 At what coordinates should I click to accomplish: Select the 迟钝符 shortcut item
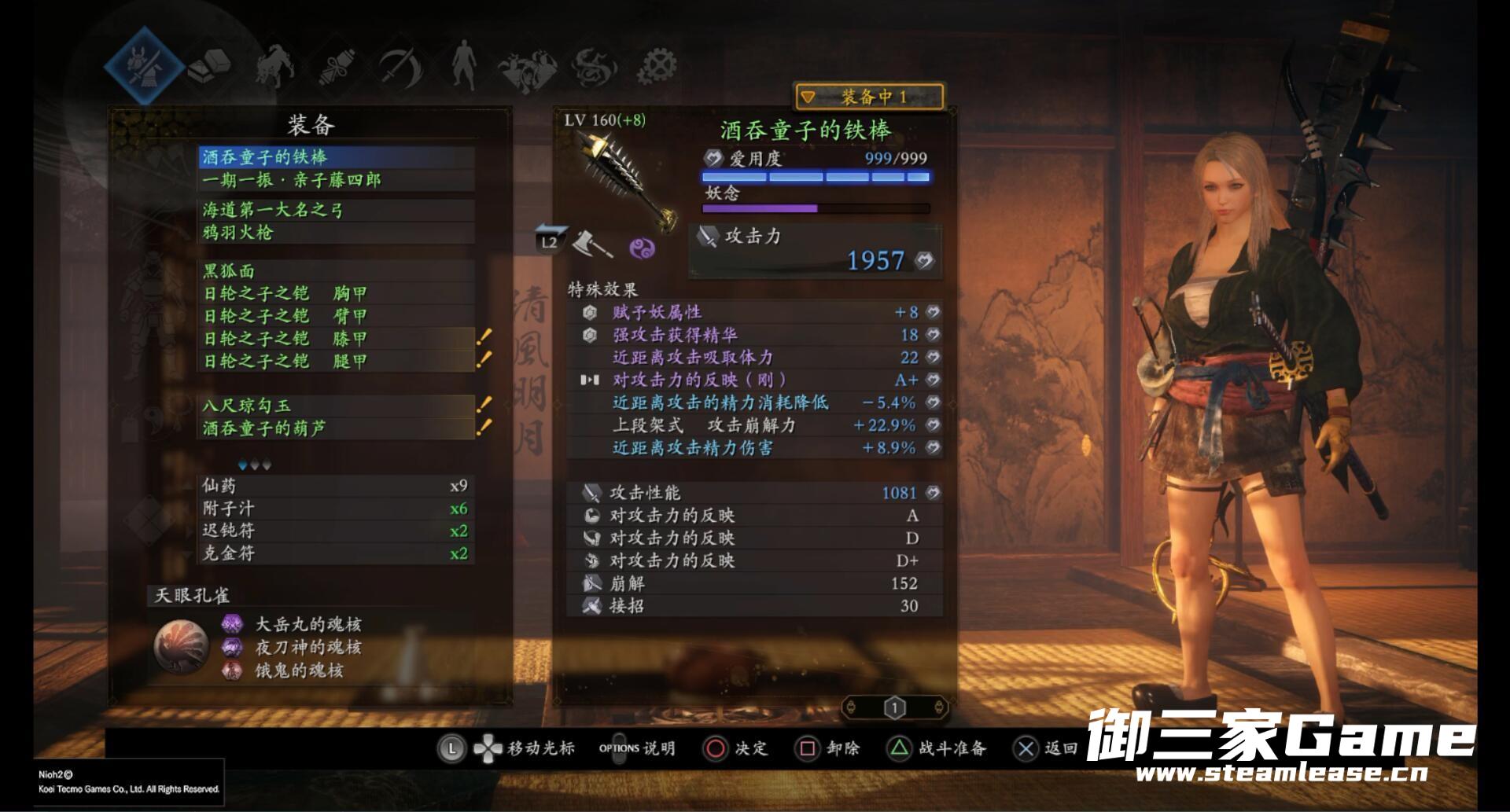[335, 531]
